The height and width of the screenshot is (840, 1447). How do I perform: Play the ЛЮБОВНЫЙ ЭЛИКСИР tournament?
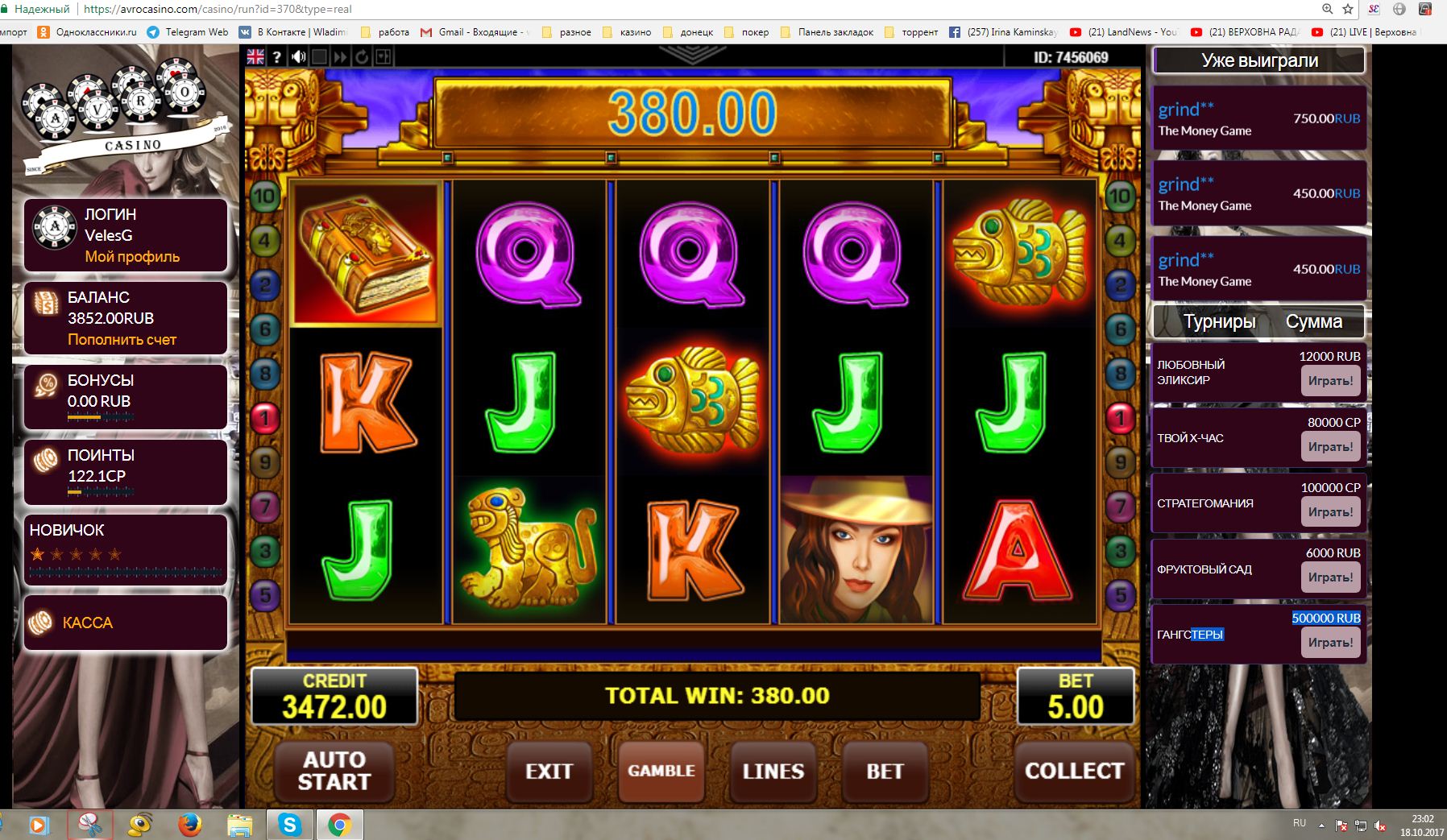coord(1330,381)
